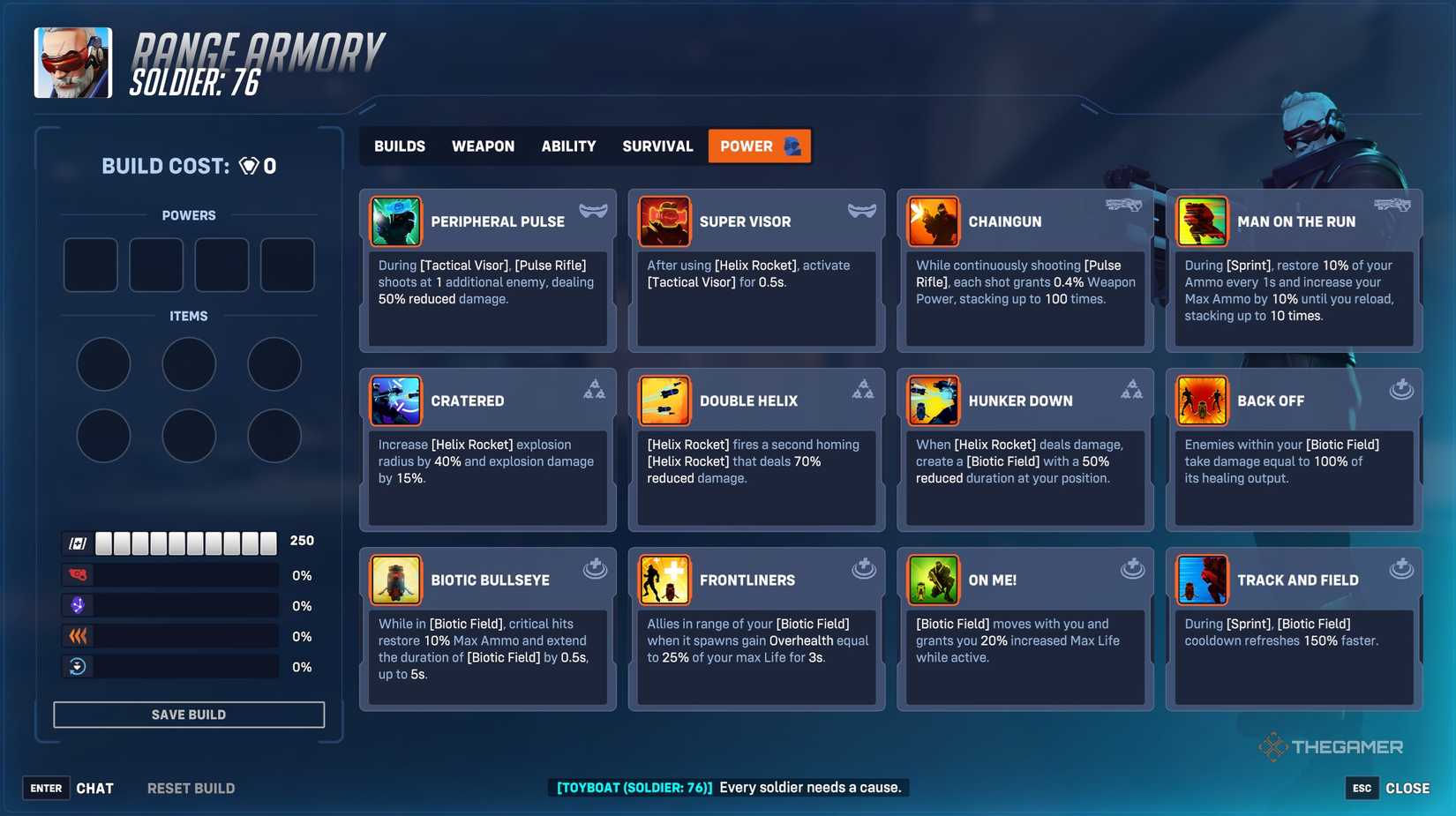Click the visor icon on Peripheral Pulse card
The image size is (1456, 816).
[x=593, y=209]
